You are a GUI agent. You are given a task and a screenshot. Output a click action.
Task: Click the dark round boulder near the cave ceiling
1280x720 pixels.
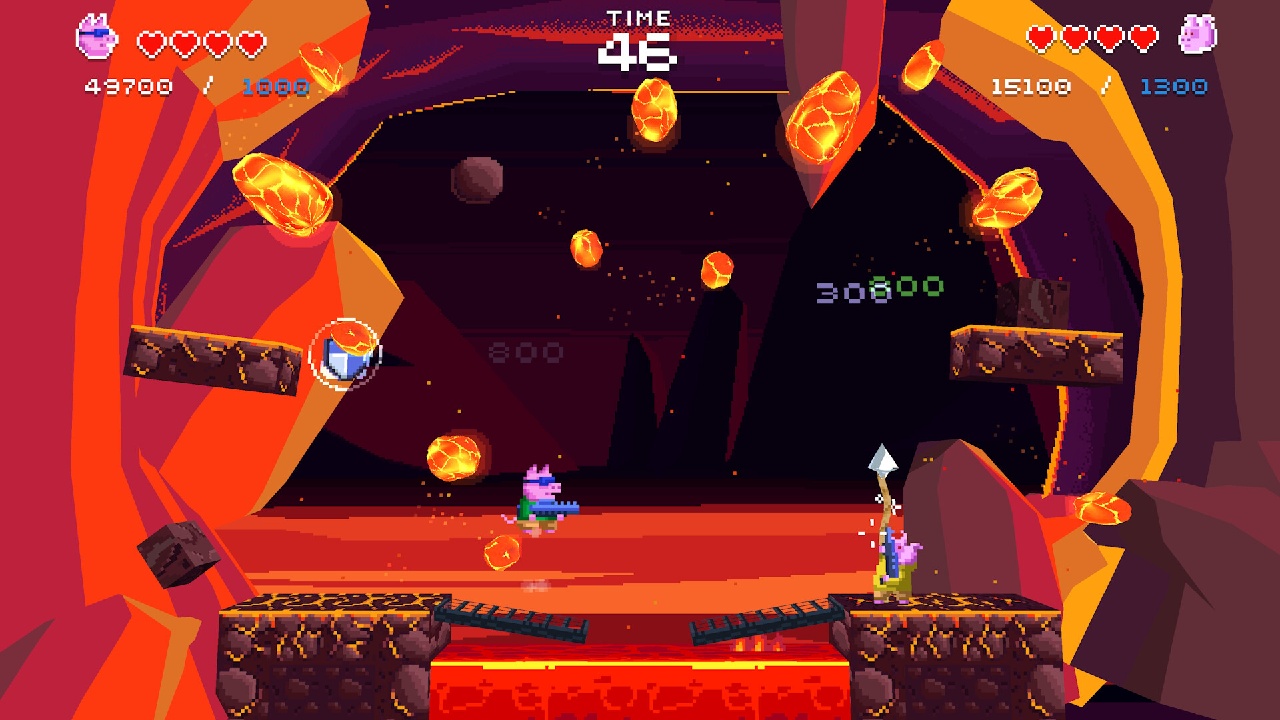tap(477, 180)
